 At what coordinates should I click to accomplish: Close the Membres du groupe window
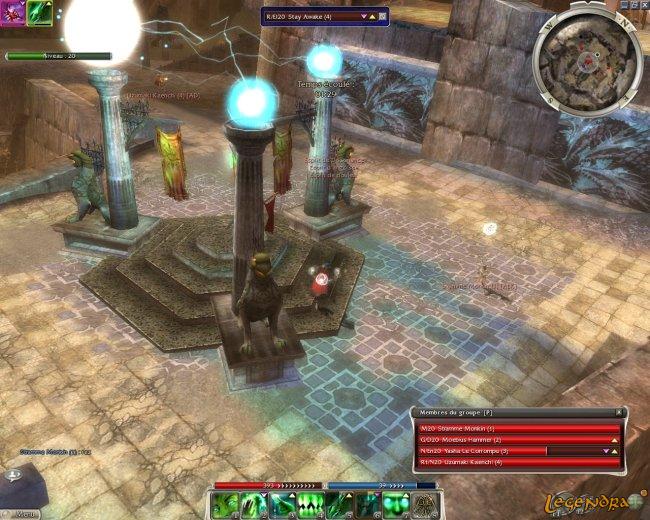tap(619, 412)
